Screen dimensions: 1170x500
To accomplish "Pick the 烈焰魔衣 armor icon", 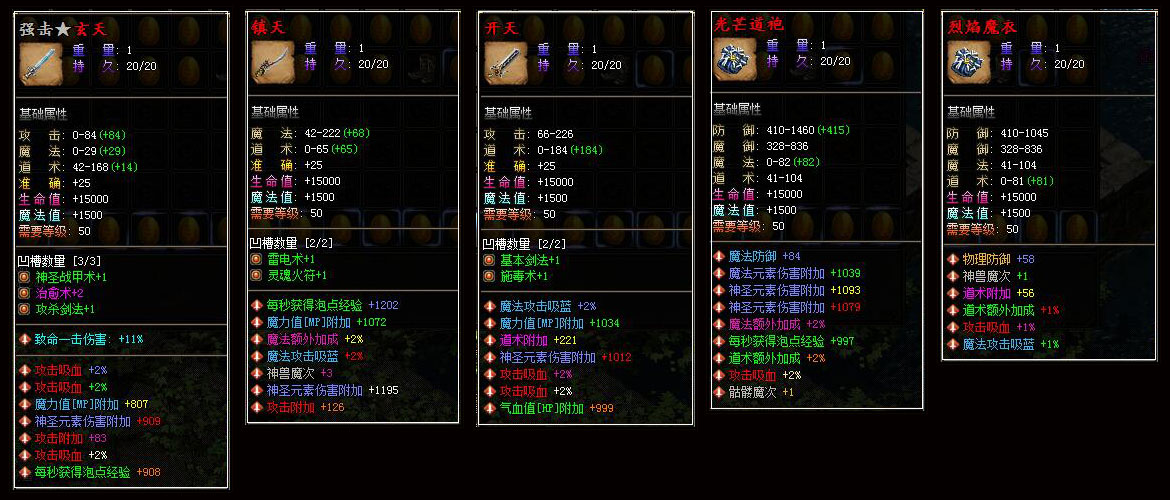I will (x=969, y=63).
